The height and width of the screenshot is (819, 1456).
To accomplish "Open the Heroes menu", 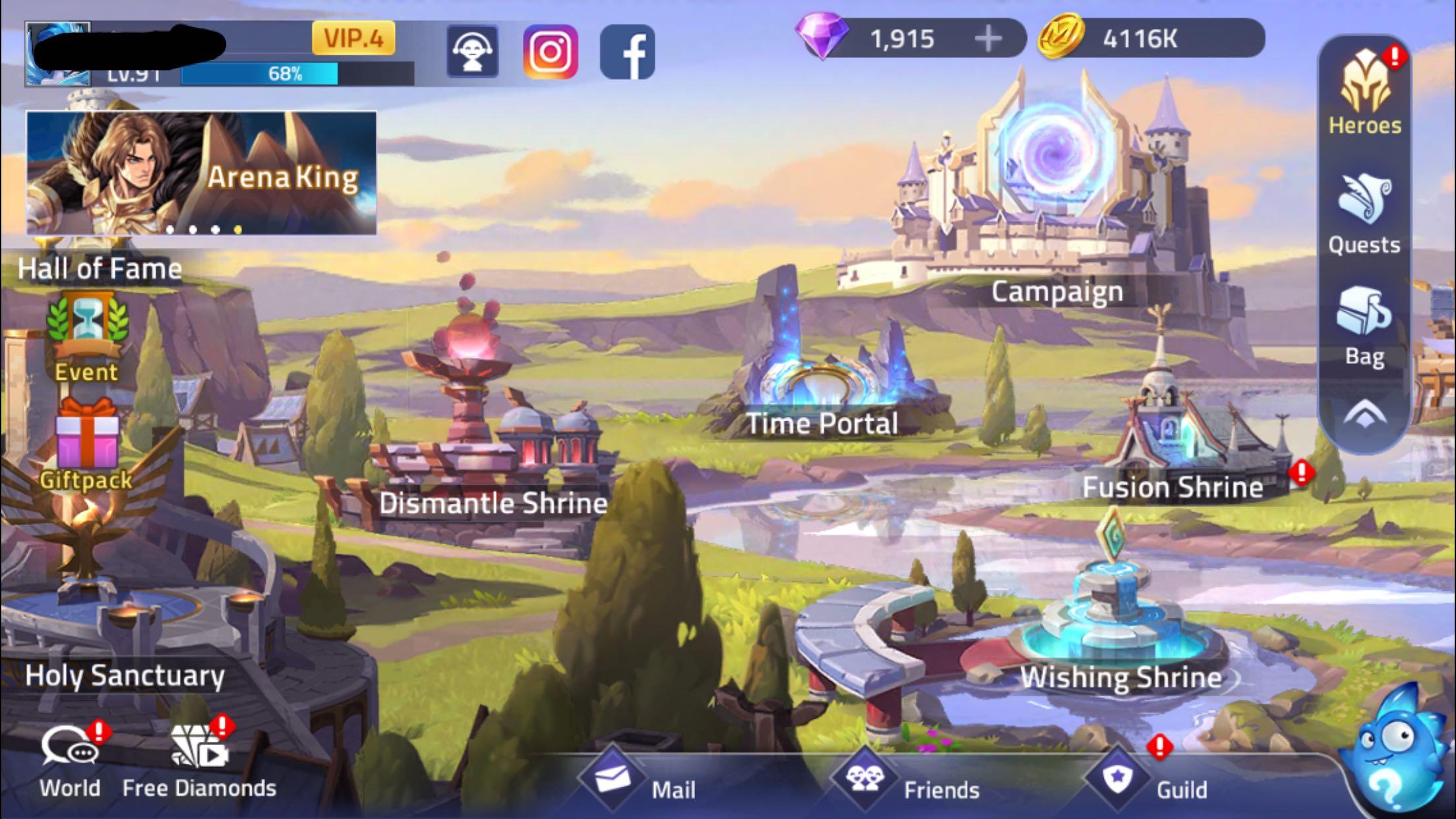I will 1364,92.
